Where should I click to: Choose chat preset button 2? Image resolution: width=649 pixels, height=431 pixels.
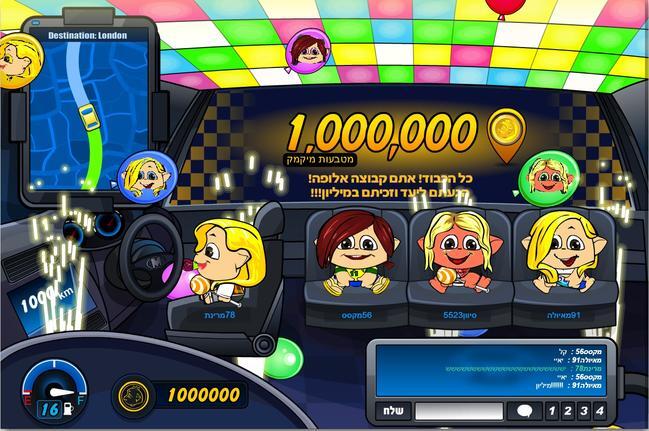566,411
